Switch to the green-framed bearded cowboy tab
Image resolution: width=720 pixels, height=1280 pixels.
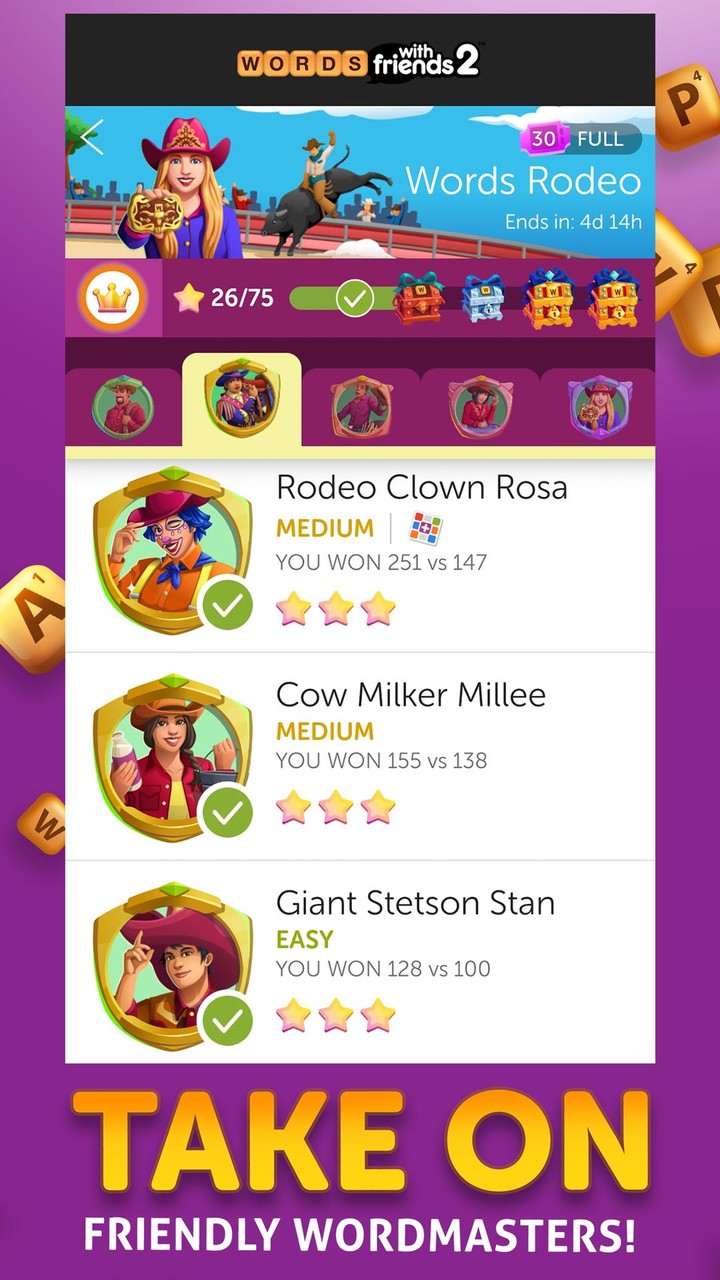123,406
